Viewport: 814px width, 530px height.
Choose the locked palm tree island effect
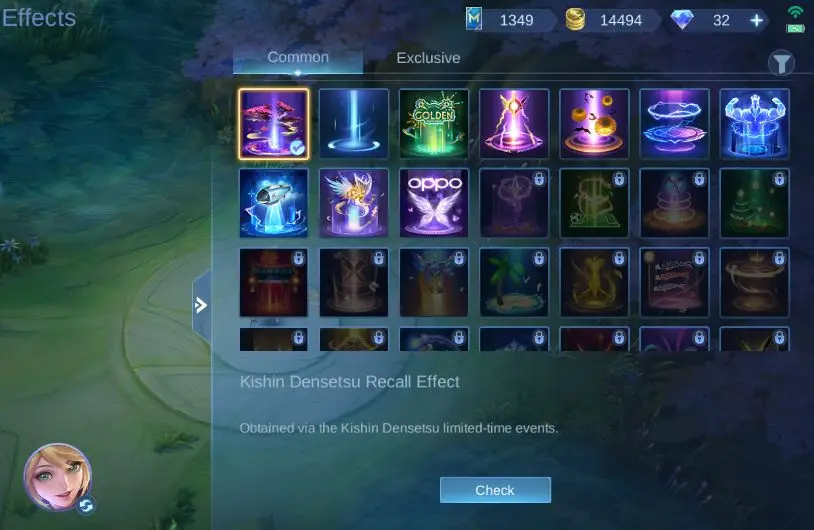tap(514, 283)
